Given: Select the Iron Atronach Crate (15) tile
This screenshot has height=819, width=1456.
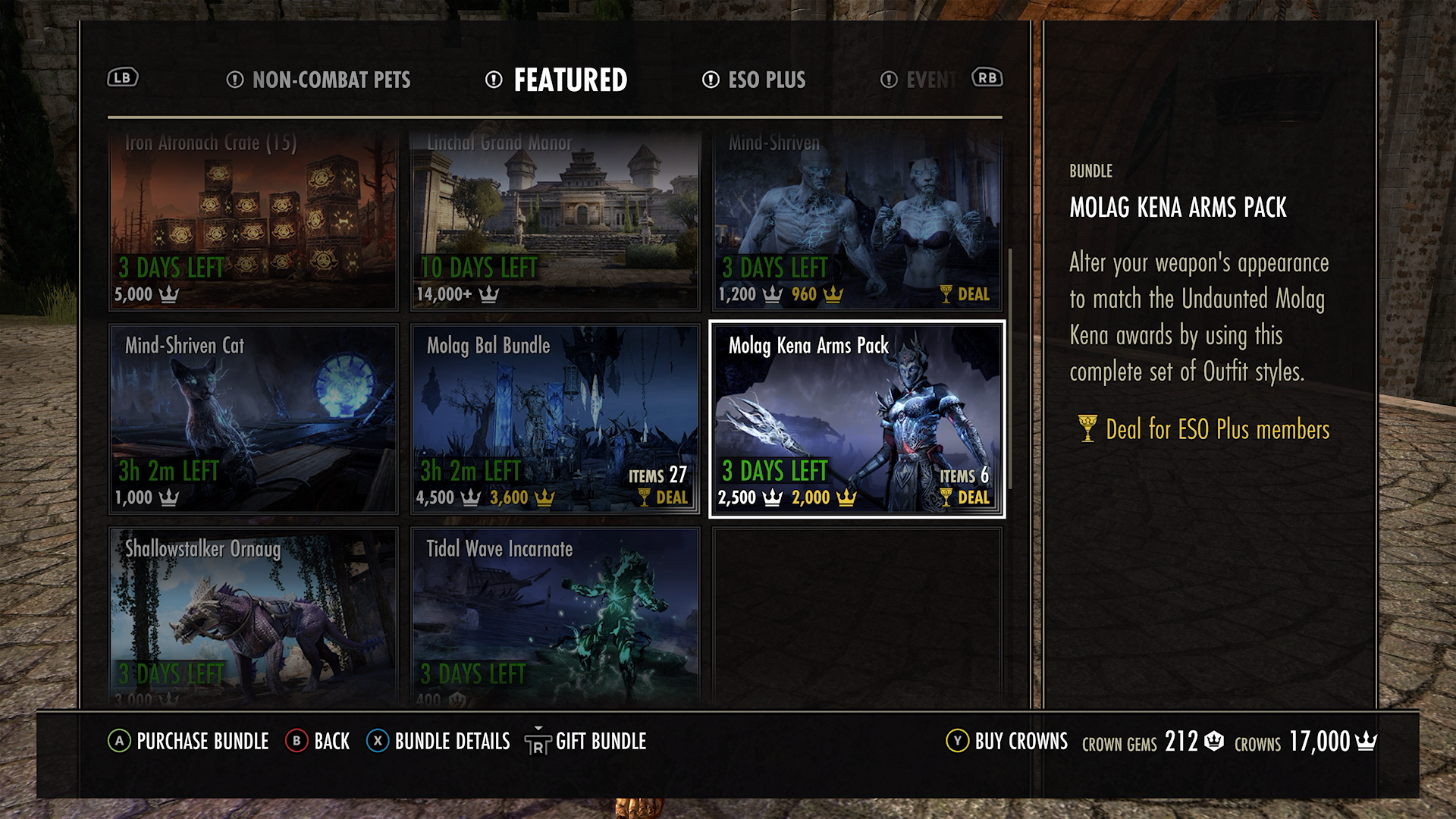Looking at the screenshot, I should [253, 220].
